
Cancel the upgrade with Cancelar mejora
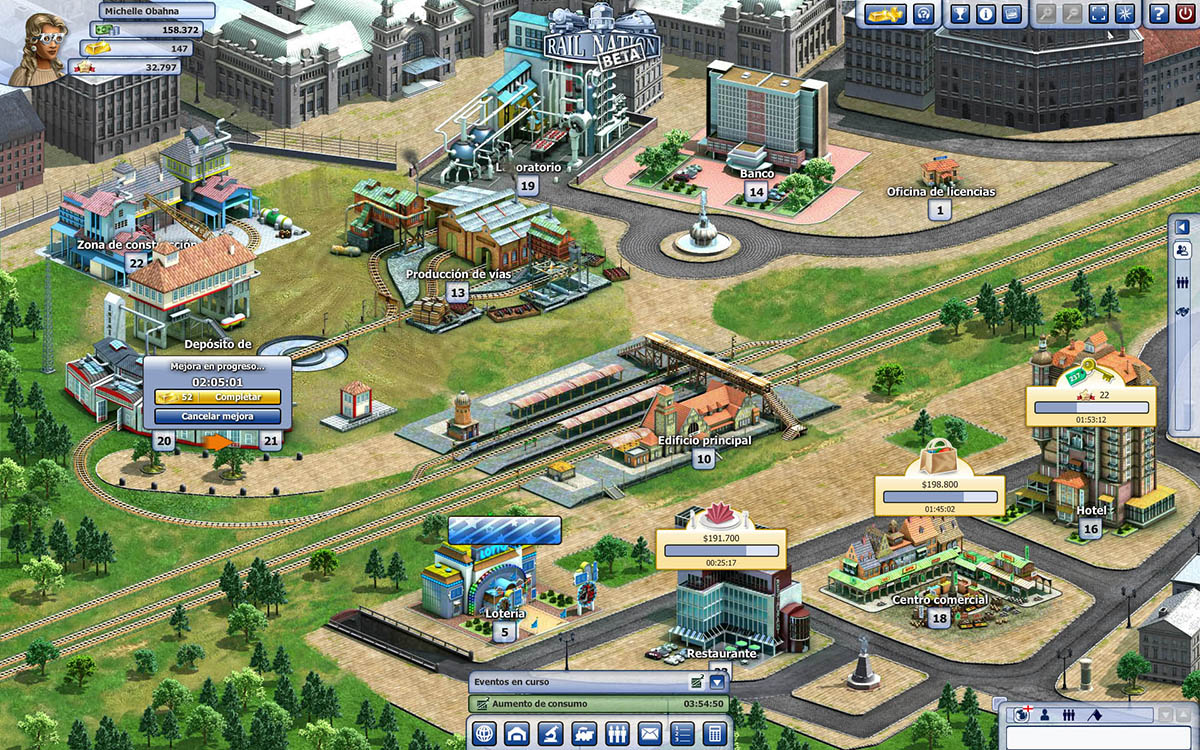click(x=217, y=416)
